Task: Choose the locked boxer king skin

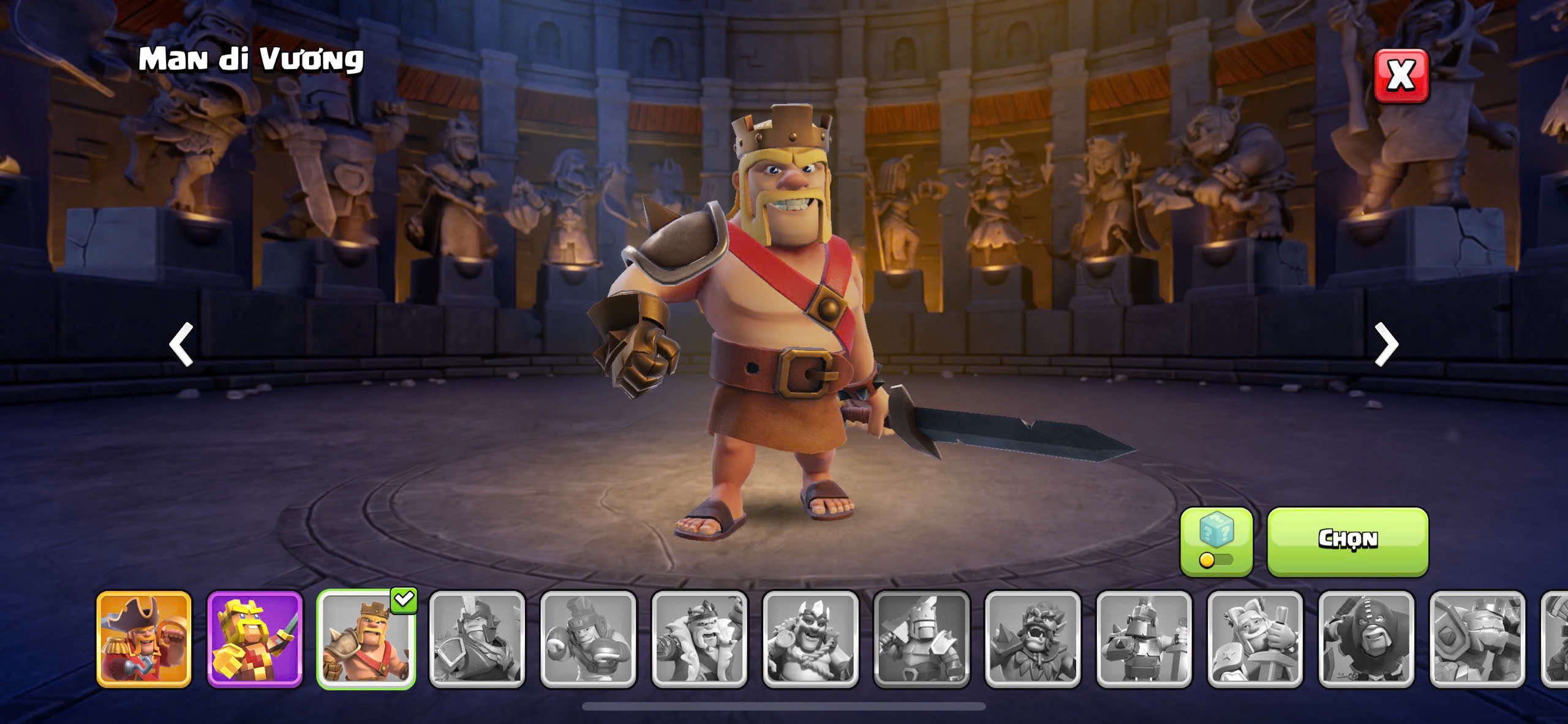Action: (x=588, y=639)
